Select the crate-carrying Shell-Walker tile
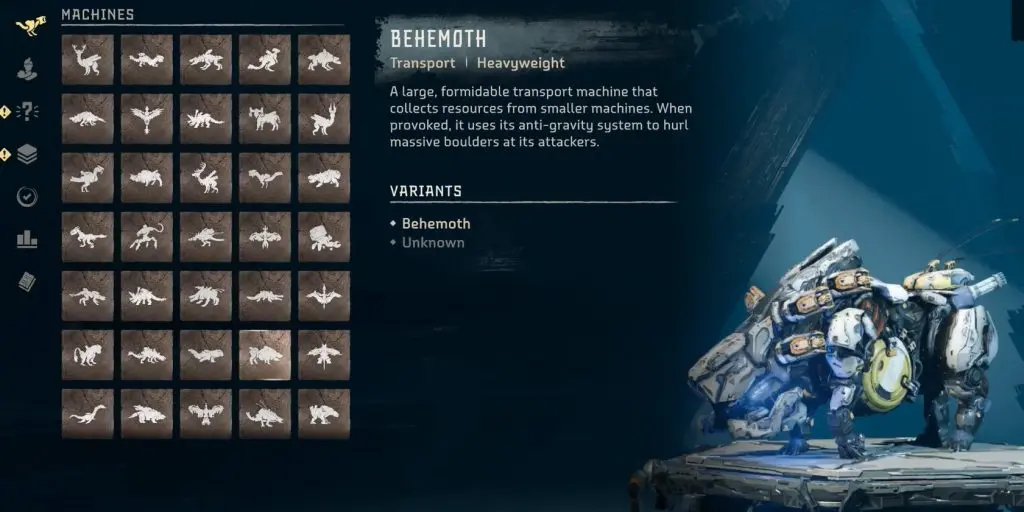Viewport: 1024px width, 512px height. tap(324, 237)
